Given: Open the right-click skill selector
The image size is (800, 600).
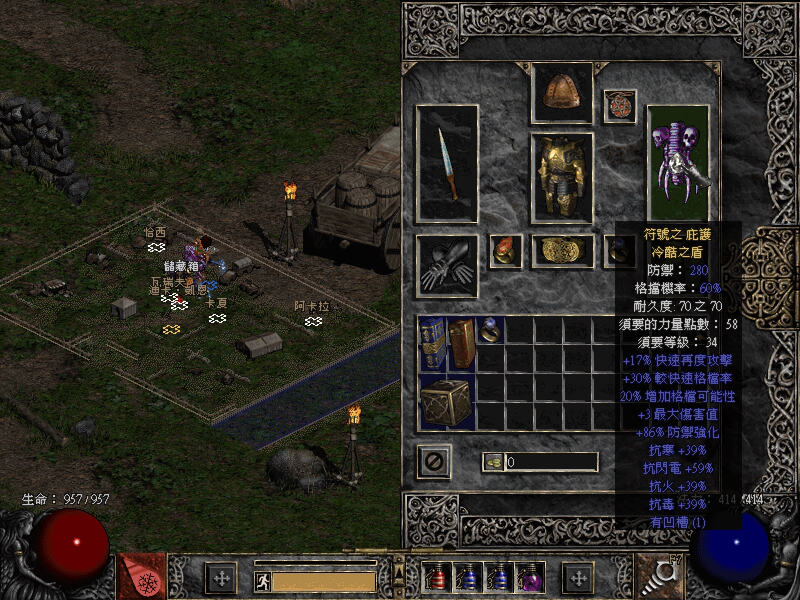Looking at the screenshot, I should click(x=659, y=575).
